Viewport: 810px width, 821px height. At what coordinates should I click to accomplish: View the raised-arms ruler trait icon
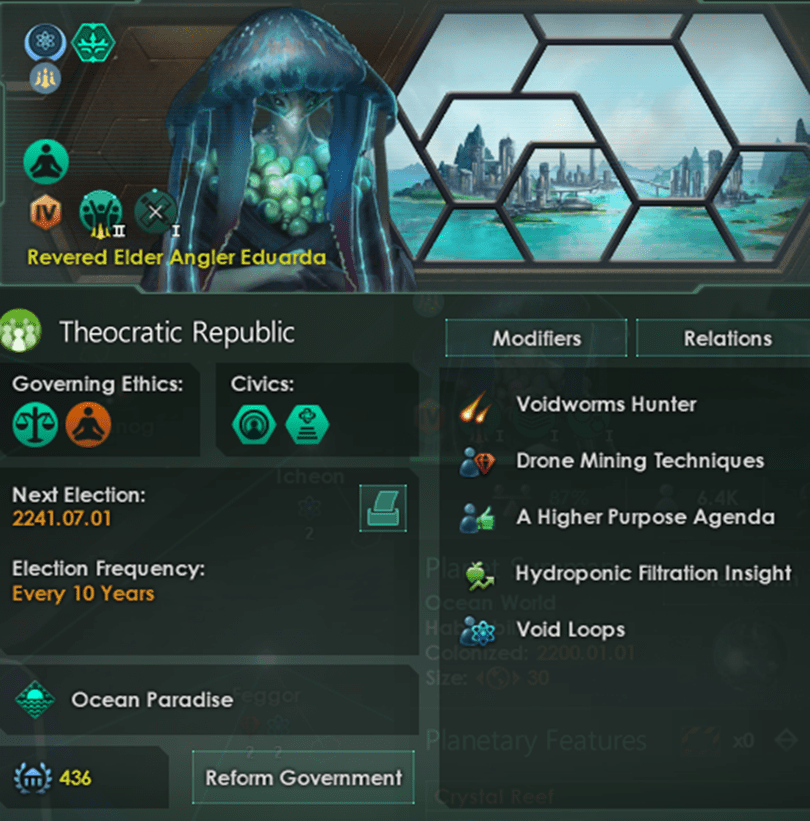100,211
